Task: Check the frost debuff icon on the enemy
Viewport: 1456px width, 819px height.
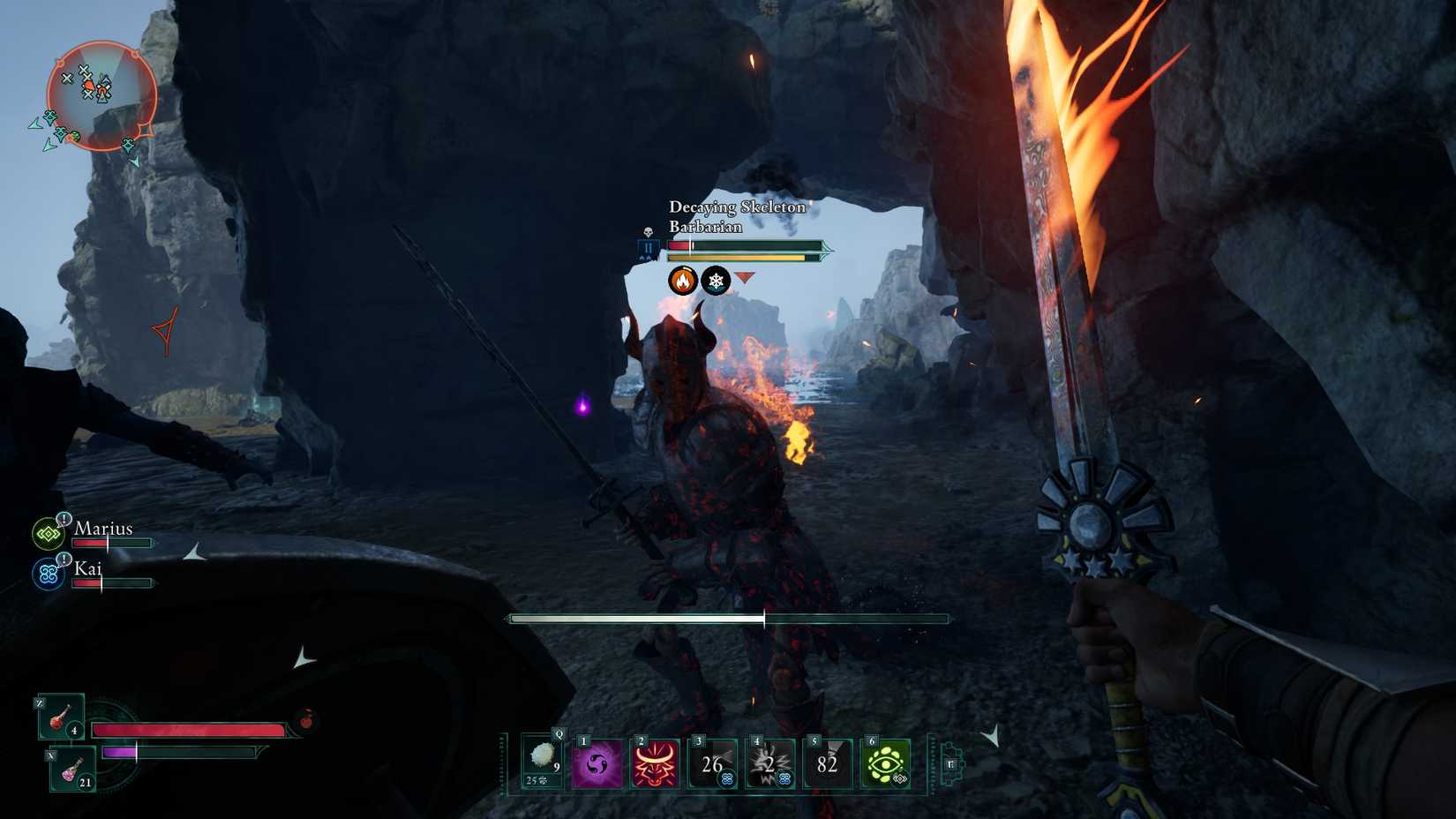Action: pos(717,281)
